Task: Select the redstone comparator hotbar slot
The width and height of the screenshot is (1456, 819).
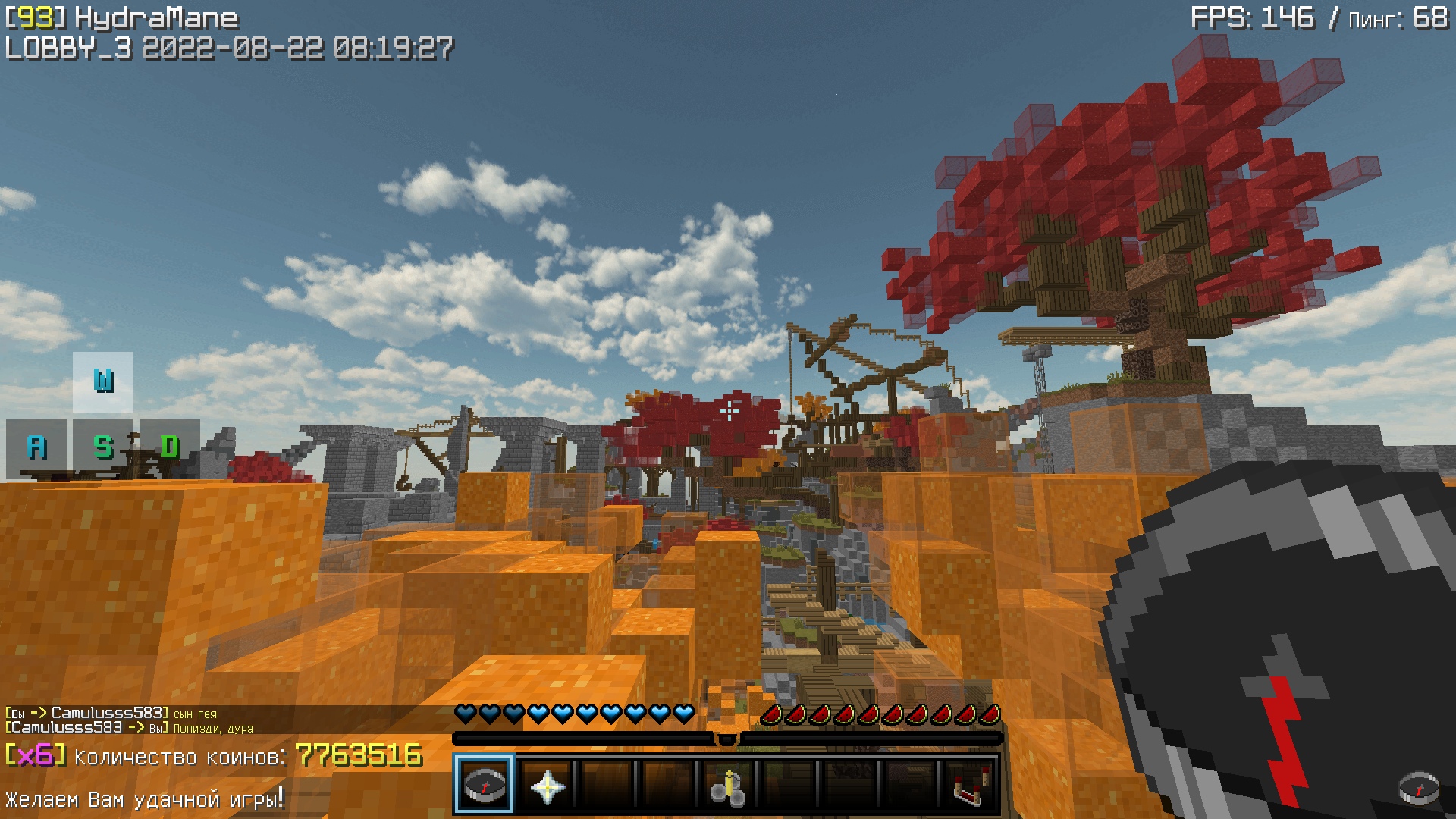Action: (x=970, y=786)
